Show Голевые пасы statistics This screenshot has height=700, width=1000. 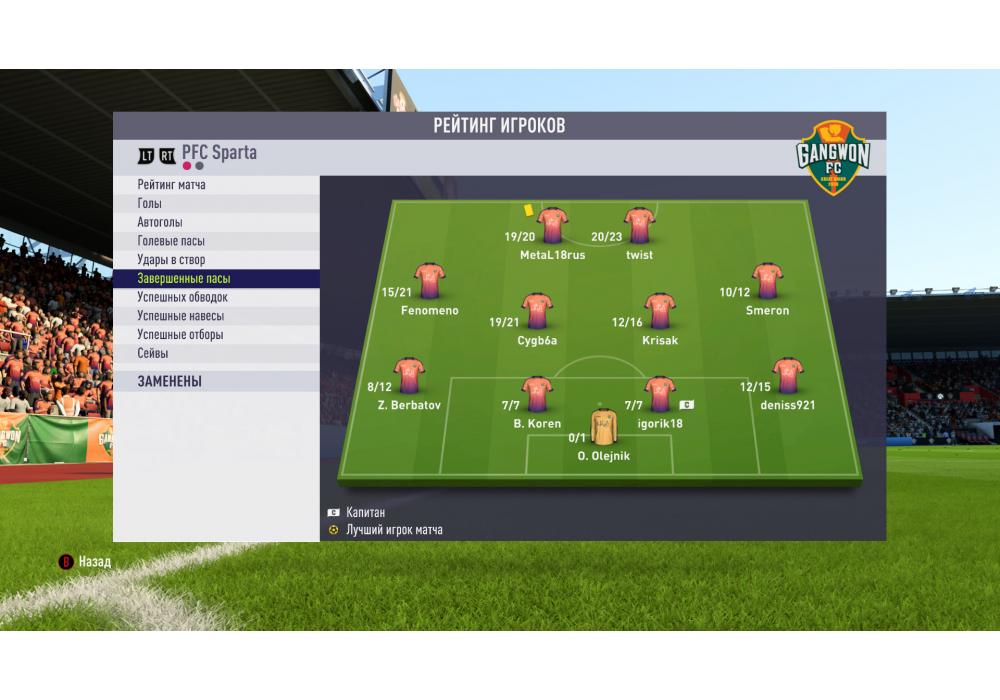click(171, 241)
